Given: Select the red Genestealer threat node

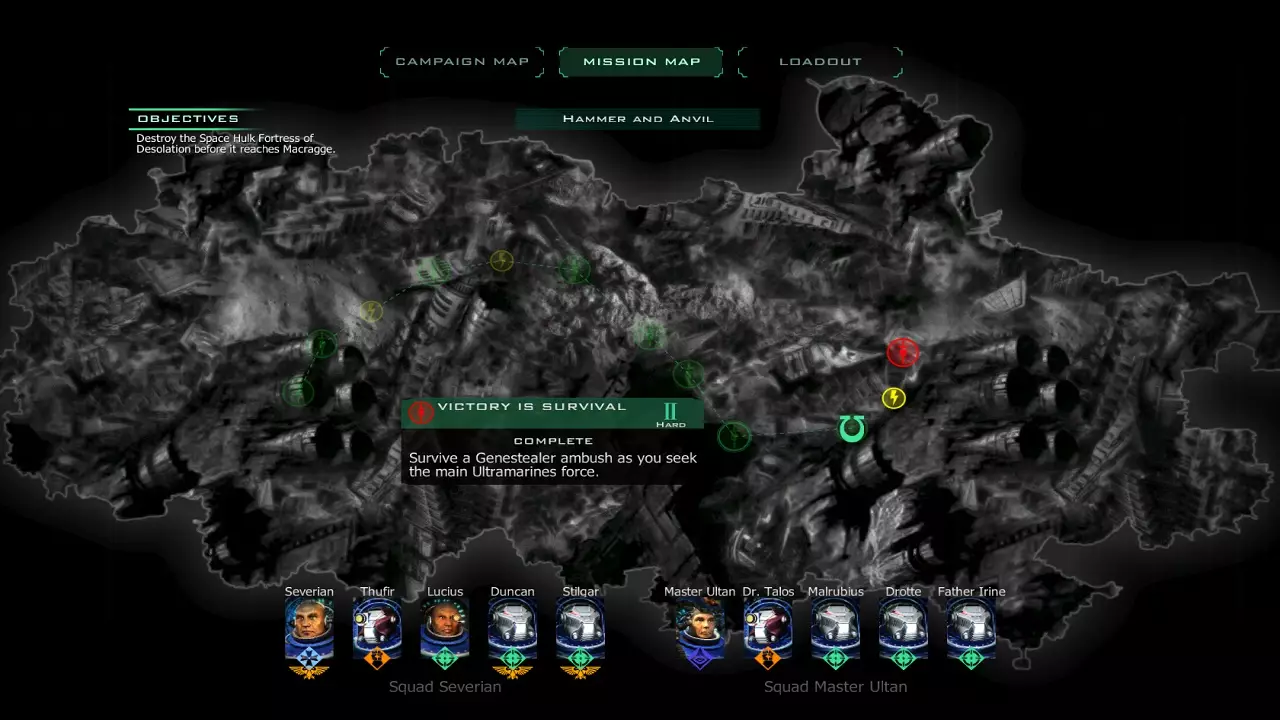Looking at the screenshot, I should [903, 352].
